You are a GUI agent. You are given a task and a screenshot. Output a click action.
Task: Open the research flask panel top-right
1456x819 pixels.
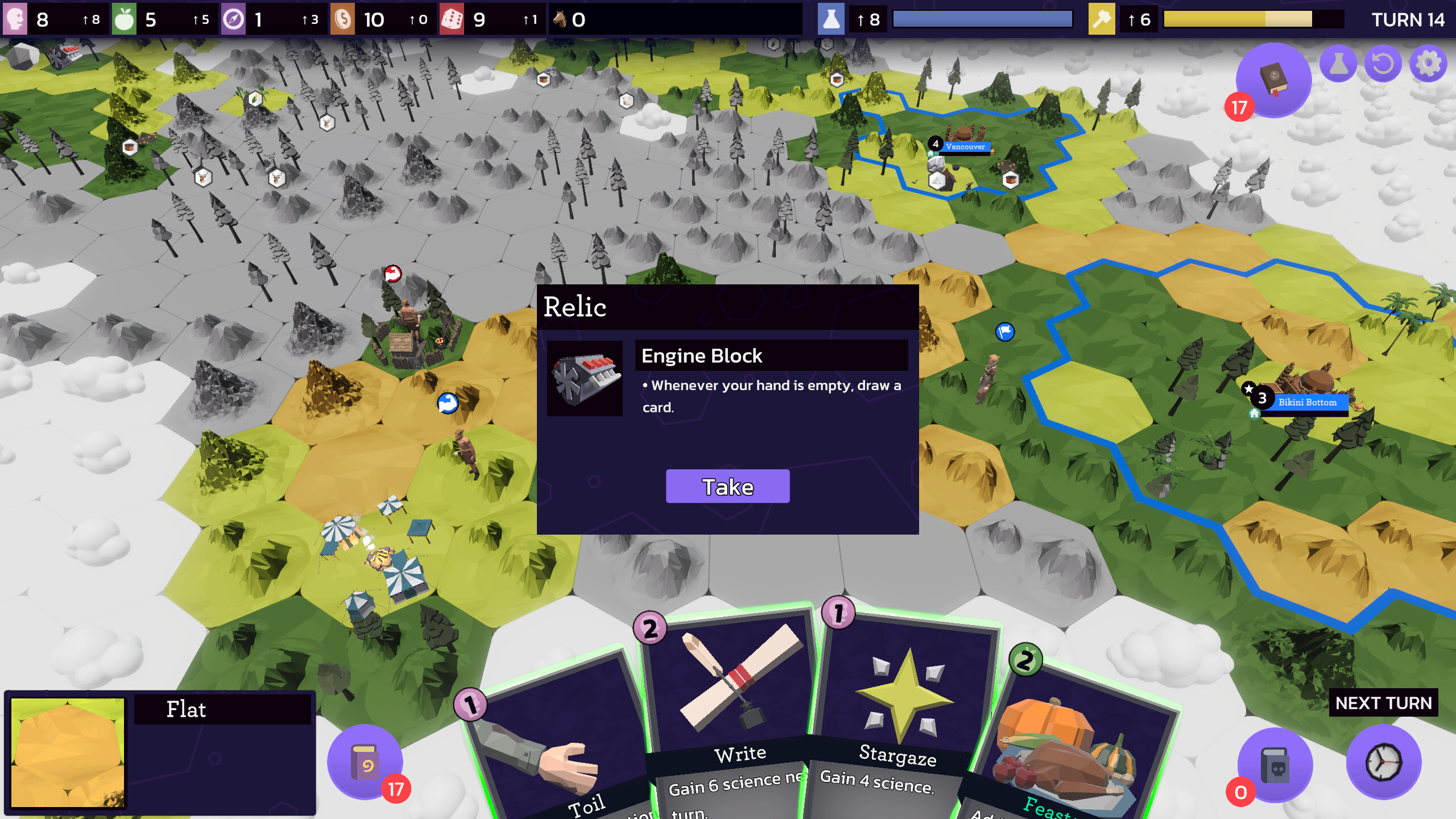[1339, 64]
